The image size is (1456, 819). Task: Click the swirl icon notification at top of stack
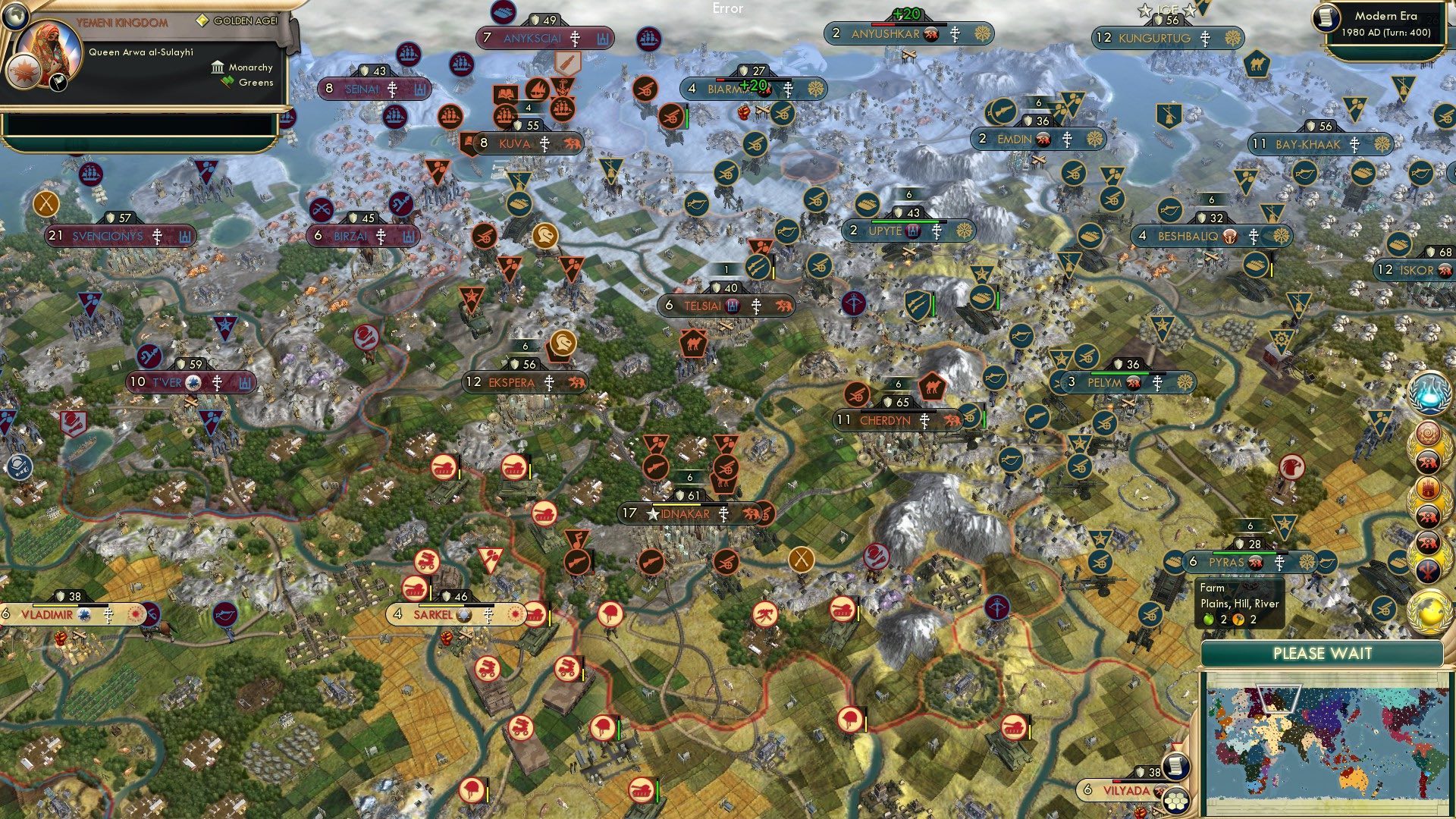(1428, 432)
